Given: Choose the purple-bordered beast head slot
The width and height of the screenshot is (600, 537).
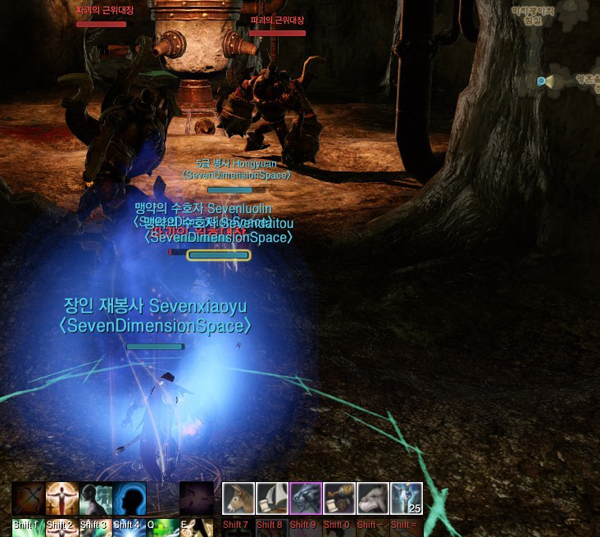Looking at the screenshot, I should pyautogui.click(x=305, y=499).
